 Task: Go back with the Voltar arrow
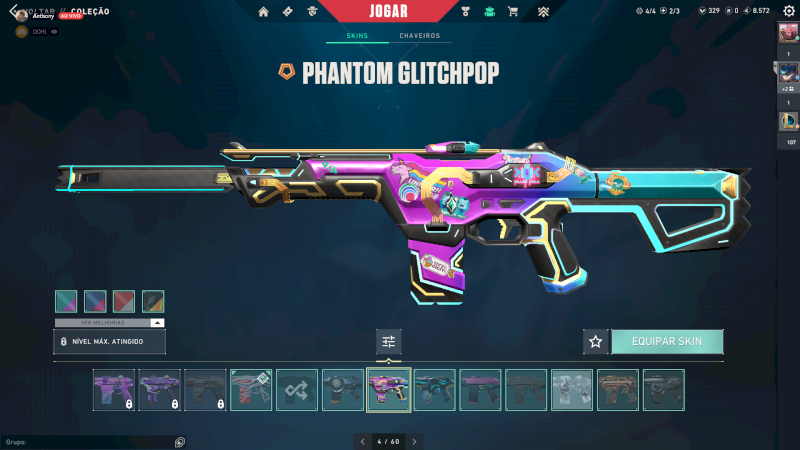13,11
